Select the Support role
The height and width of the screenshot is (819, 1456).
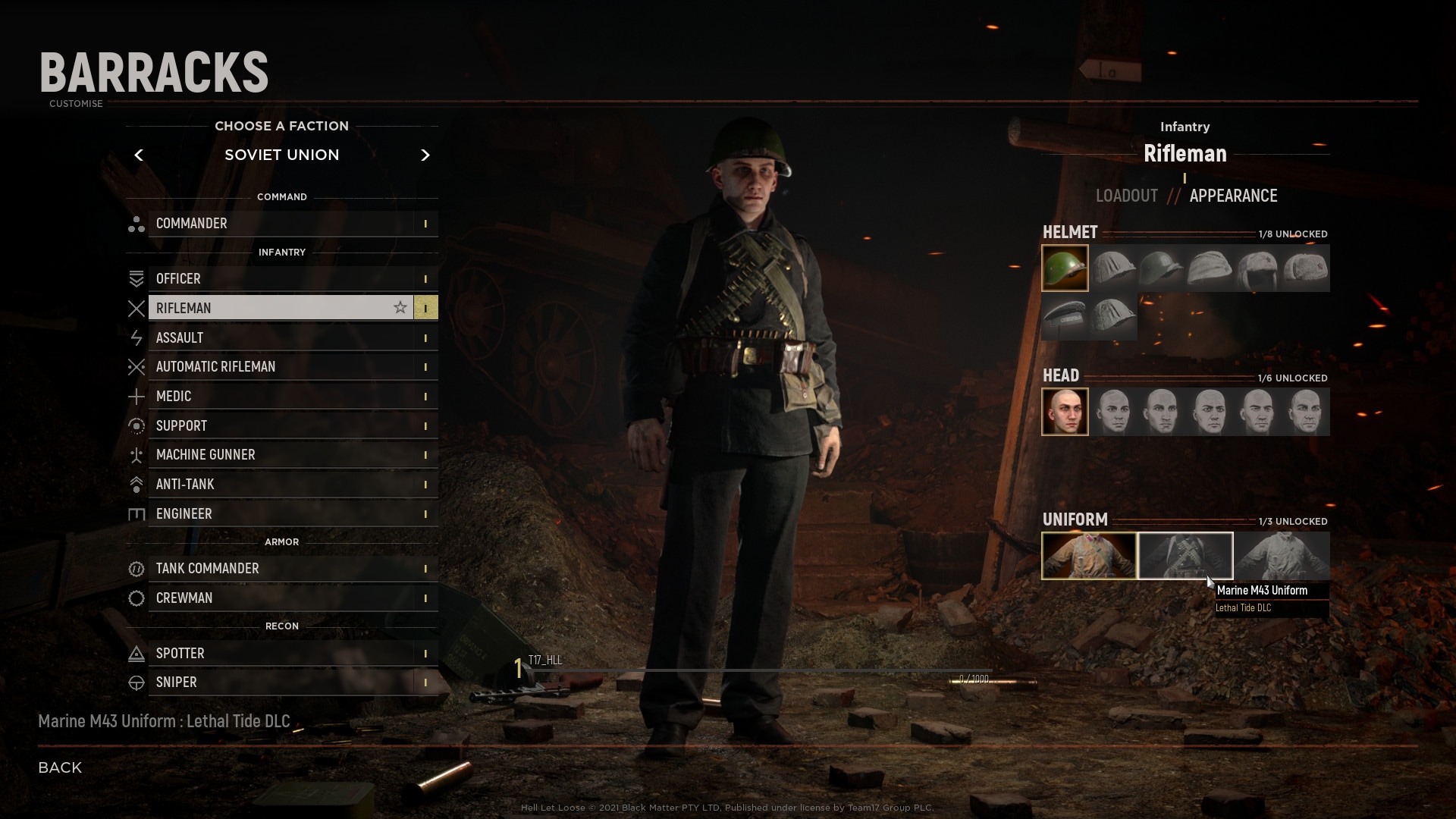282,426
